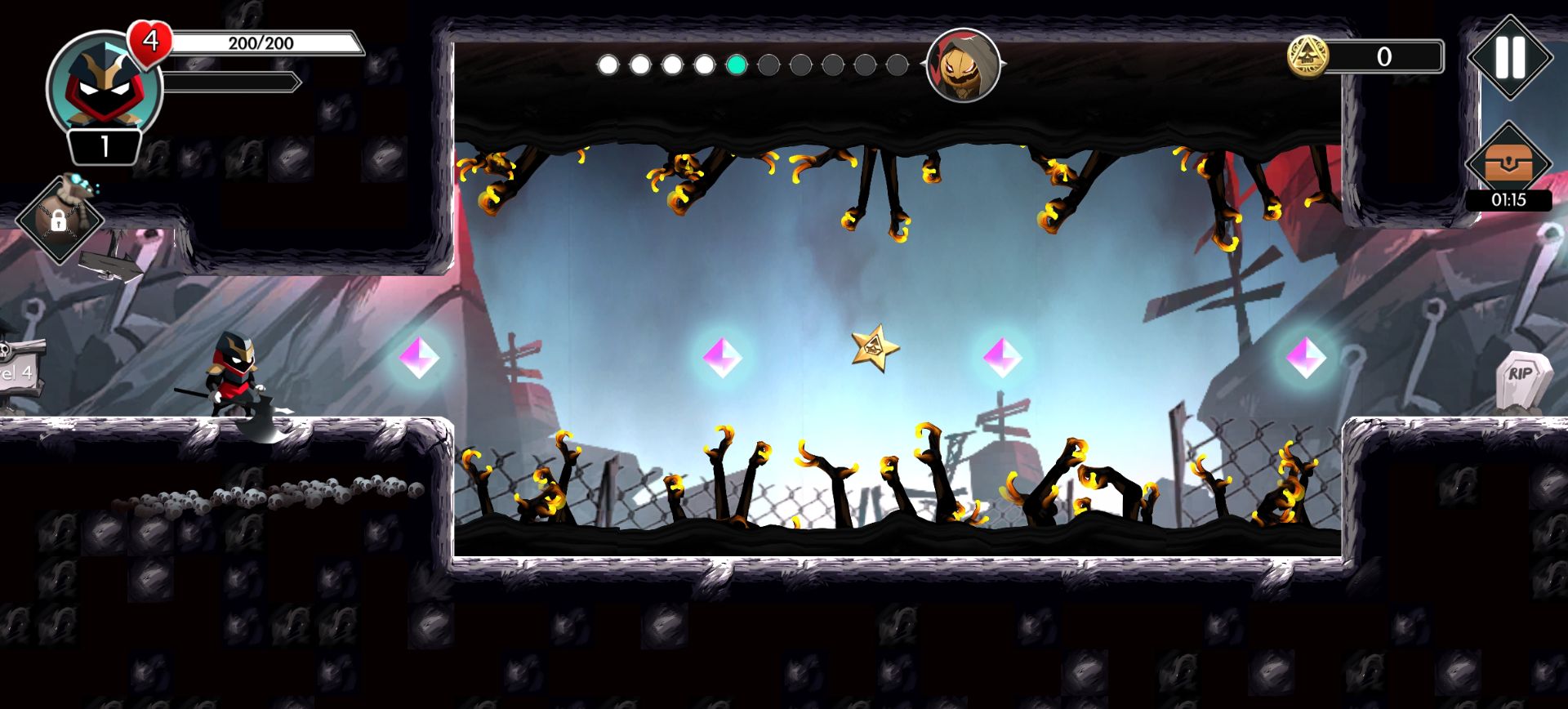
Task: Tap the locked sack item slot
Action: click(x=59, y=216)
